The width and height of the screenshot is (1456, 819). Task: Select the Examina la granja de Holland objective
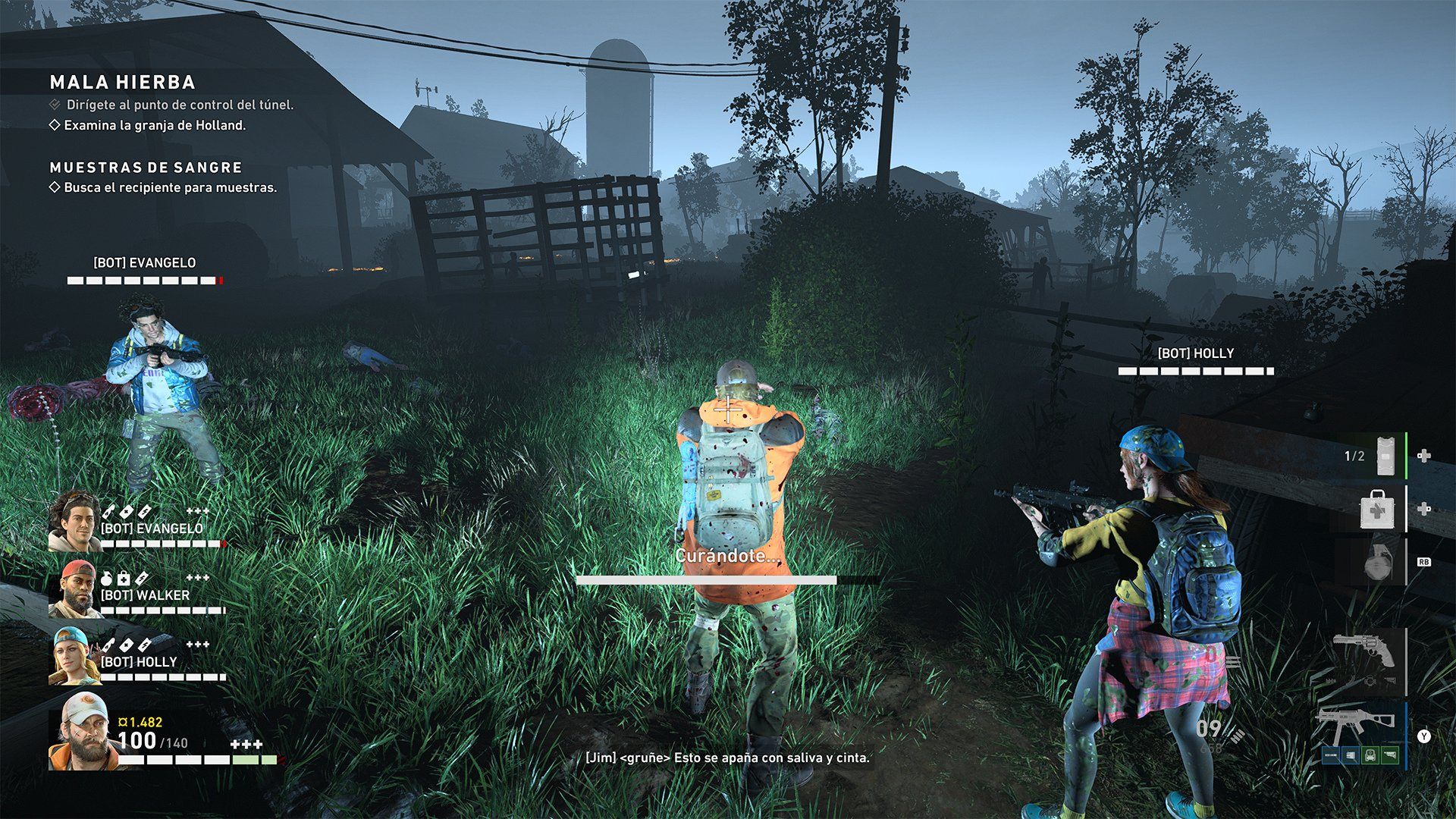tap(155, 125)
